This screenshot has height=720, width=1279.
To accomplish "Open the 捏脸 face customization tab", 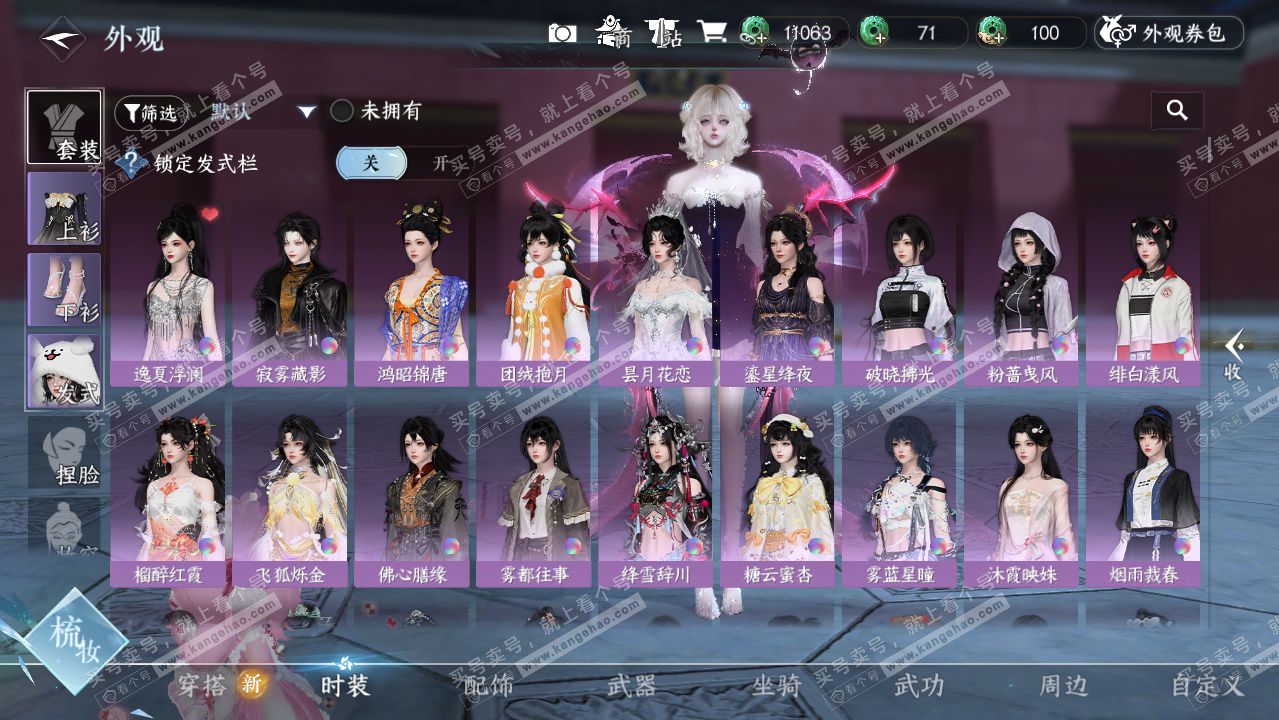I will click(x=64, y=453).
